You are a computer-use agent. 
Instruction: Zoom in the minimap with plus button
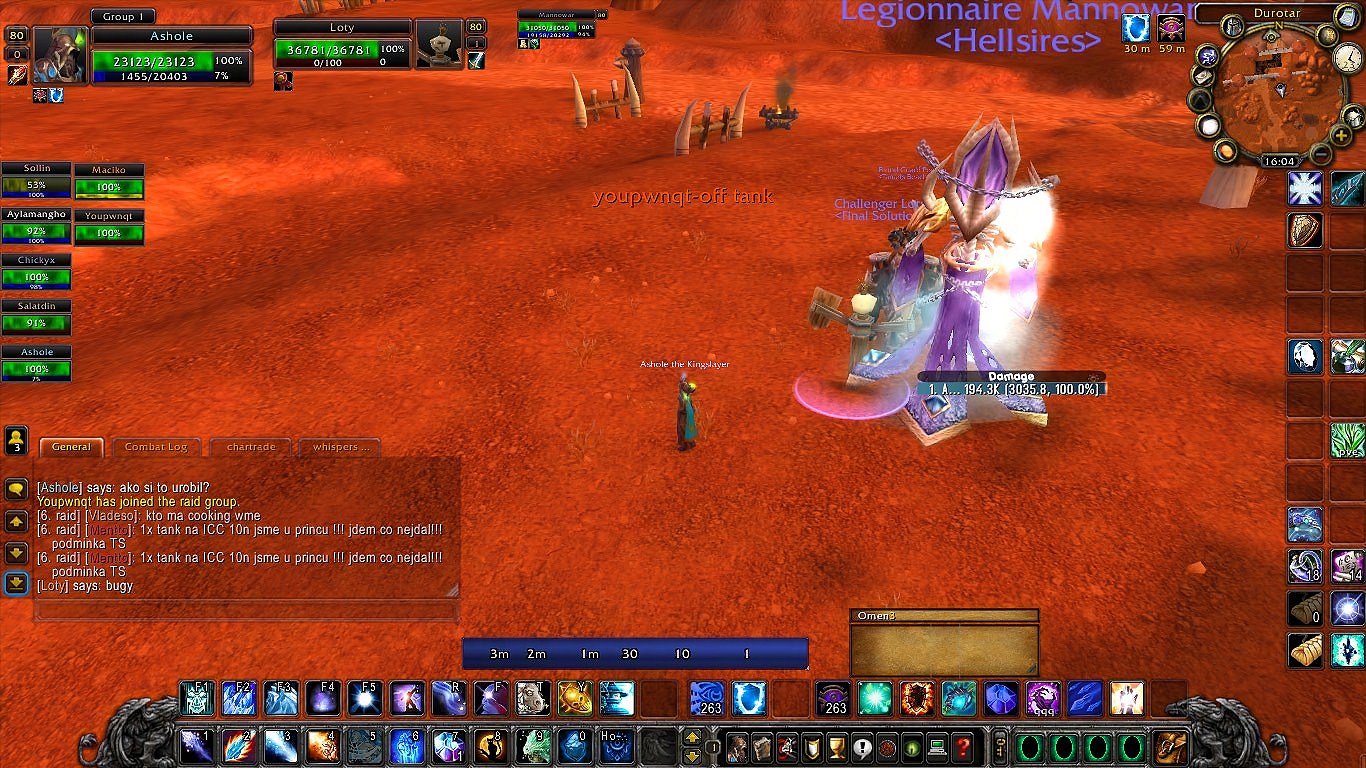(x=1342, y=136)
